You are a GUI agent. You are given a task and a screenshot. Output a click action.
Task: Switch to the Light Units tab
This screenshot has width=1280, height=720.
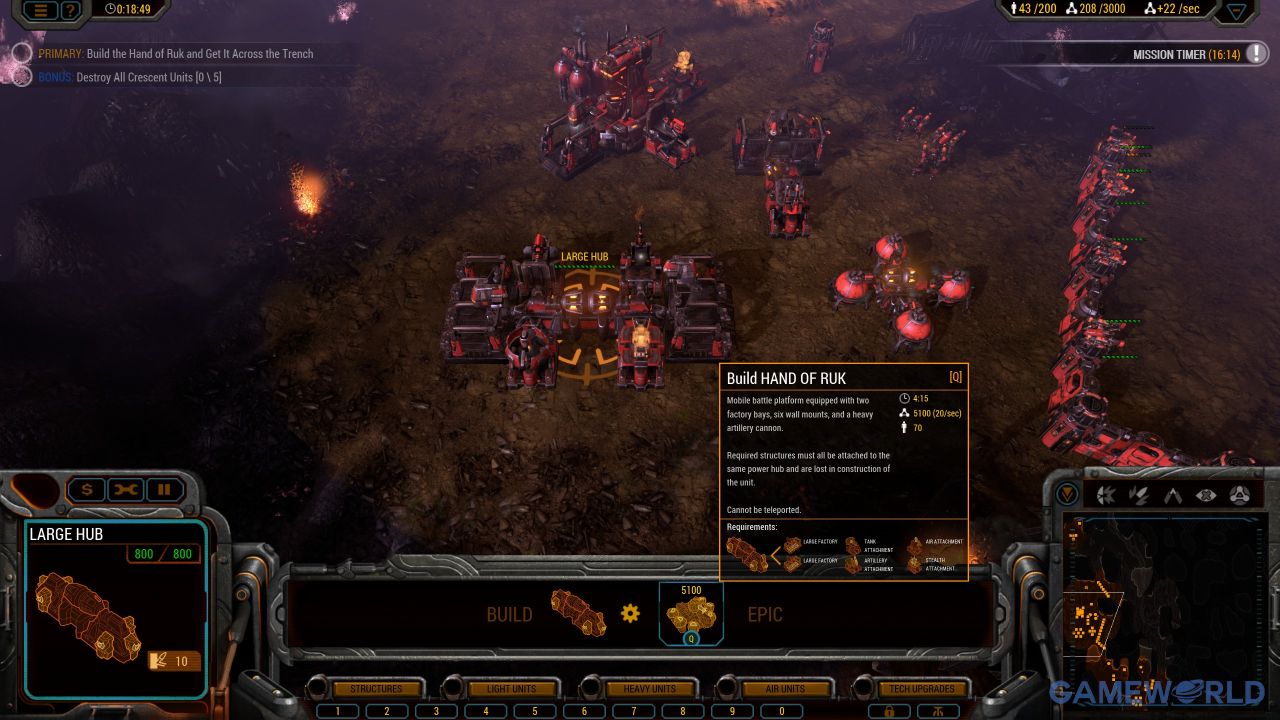pos(511,689)
